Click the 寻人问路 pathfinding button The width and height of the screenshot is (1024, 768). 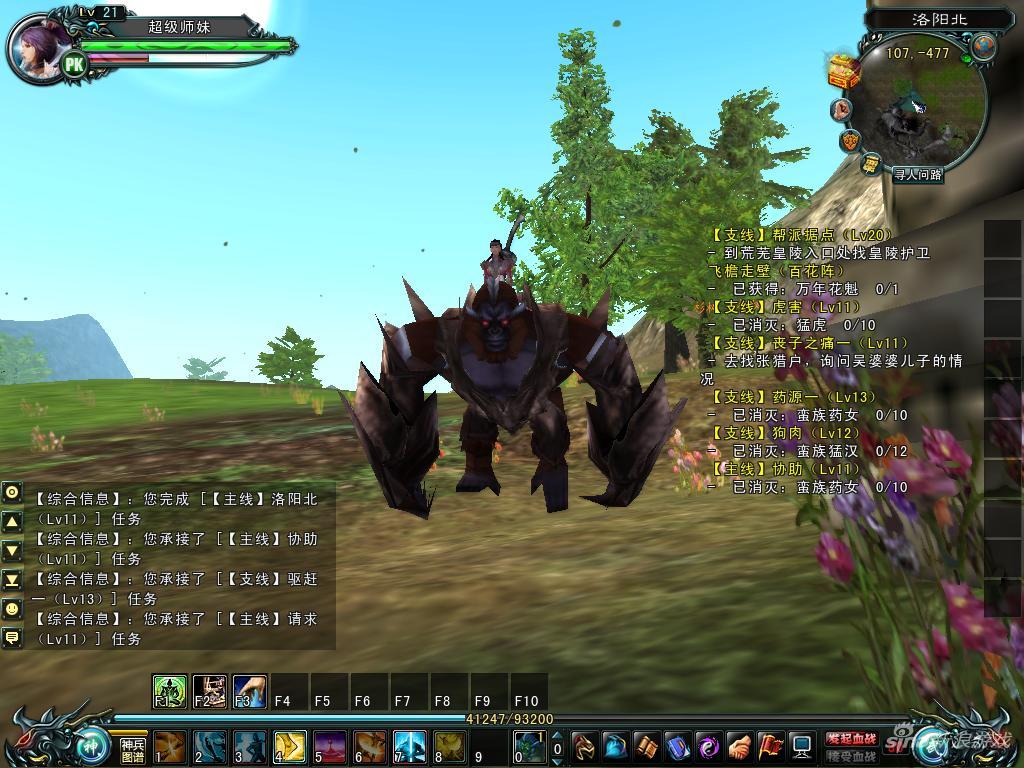click(x=917, y=174)
